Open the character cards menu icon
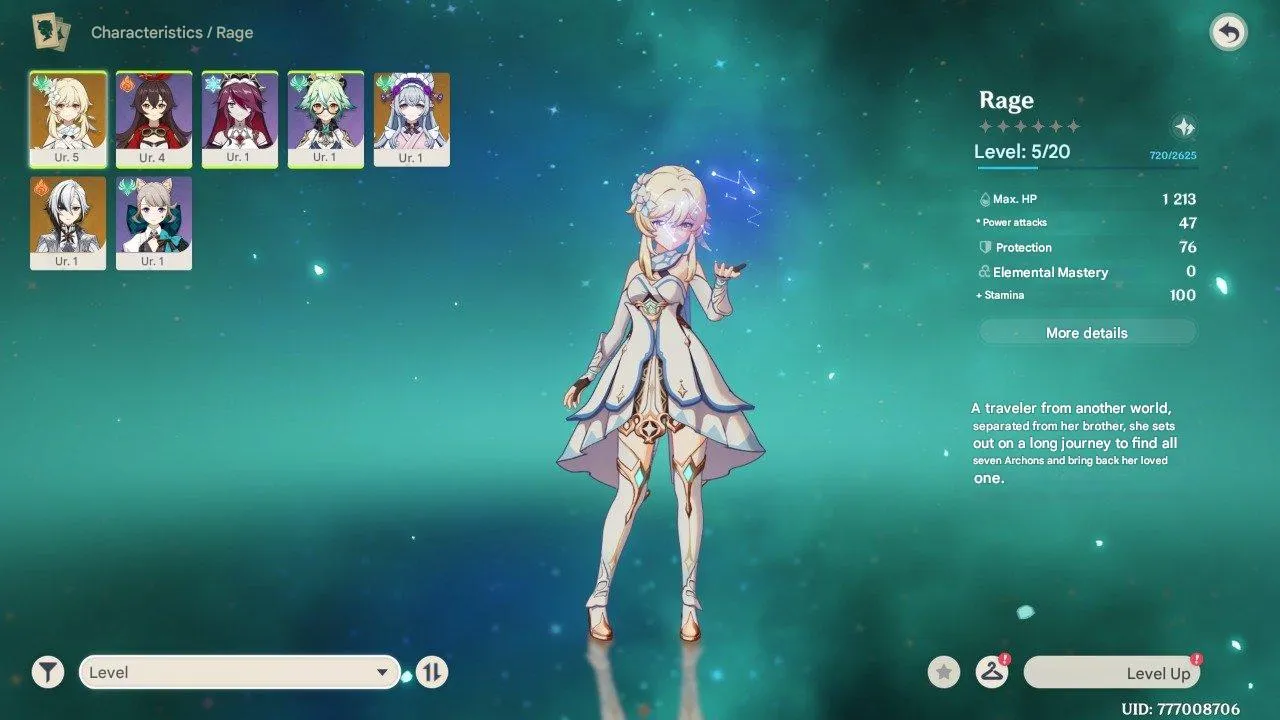This screenshot has width=1280, height=720. point(49,31)
